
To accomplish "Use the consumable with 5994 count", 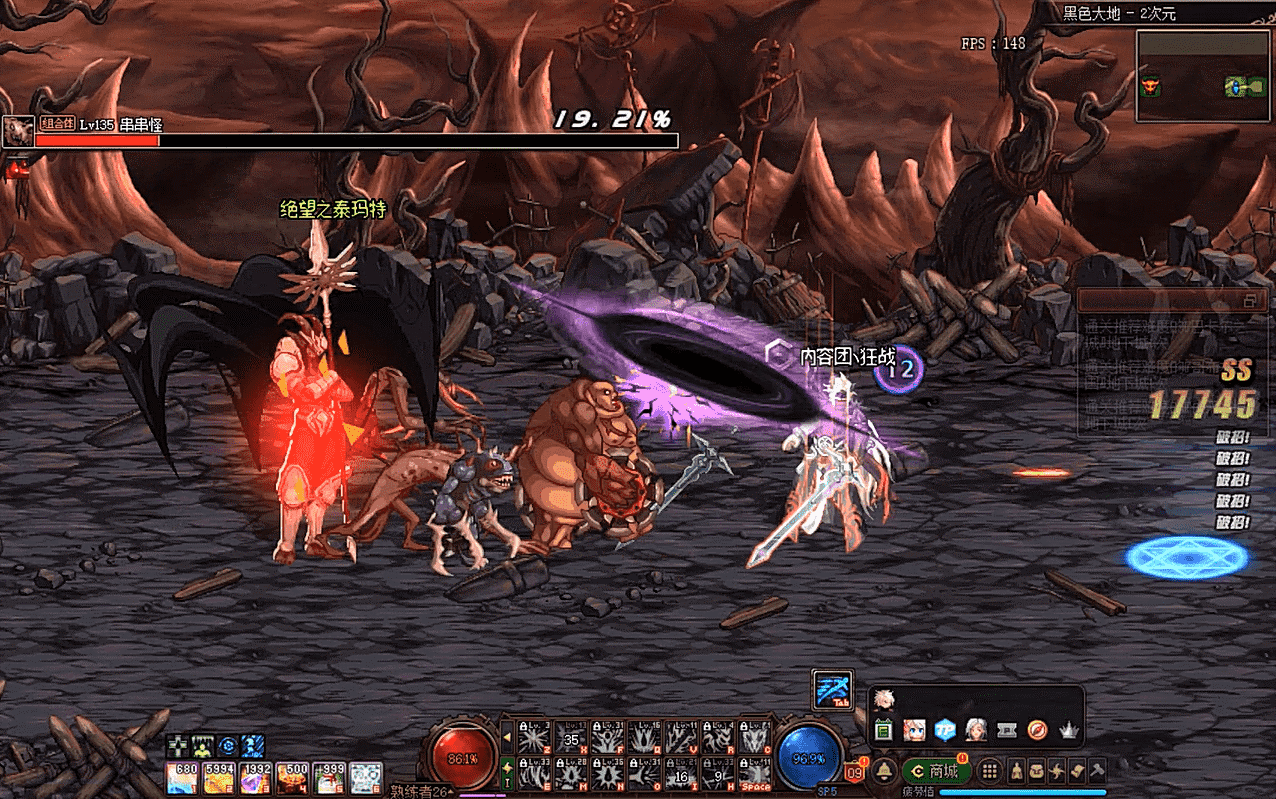I will point(220,777).
